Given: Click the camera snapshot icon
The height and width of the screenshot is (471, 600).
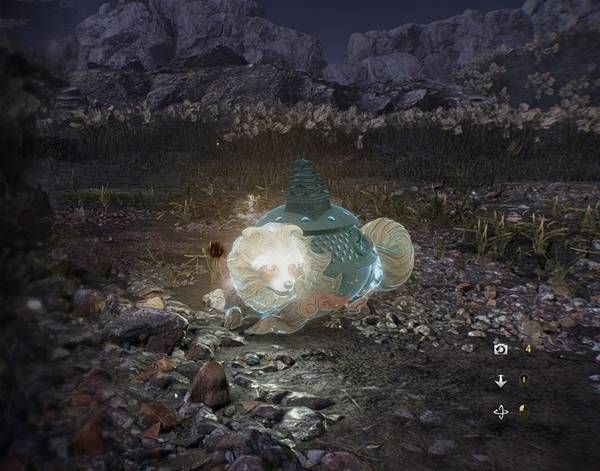Looking at the screenshot, I should pyautogui.click(x=501, y=349).
